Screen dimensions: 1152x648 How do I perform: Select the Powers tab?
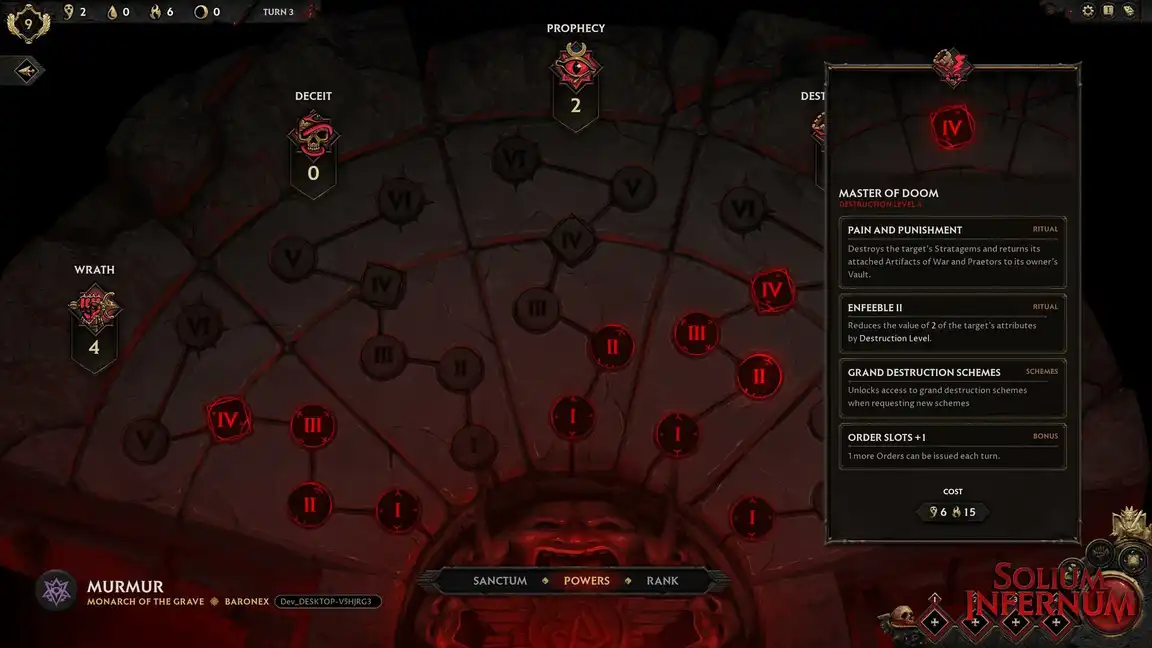click(x=586, y=580)
